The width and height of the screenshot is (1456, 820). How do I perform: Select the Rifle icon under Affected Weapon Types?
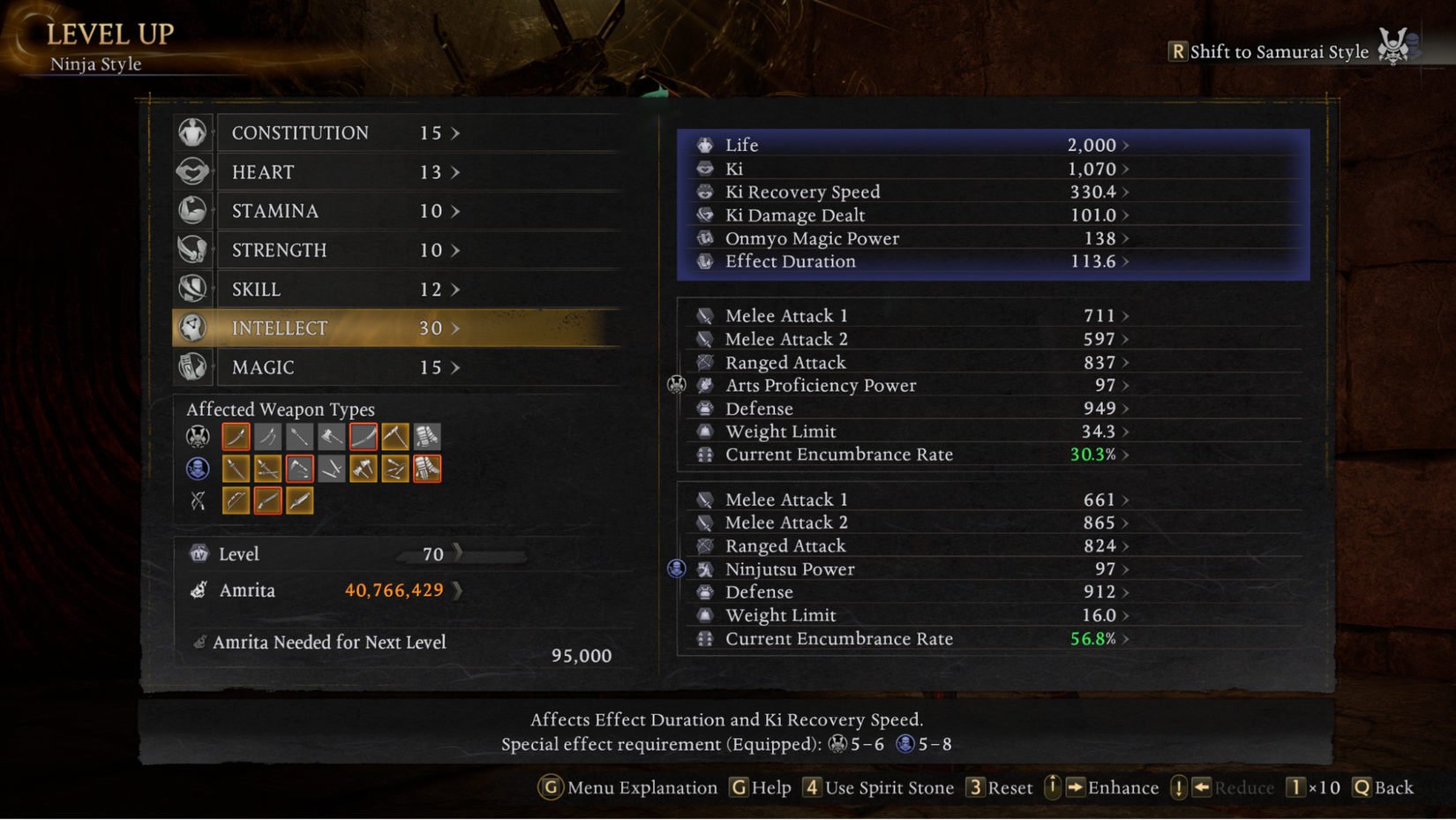coord(267,500)
